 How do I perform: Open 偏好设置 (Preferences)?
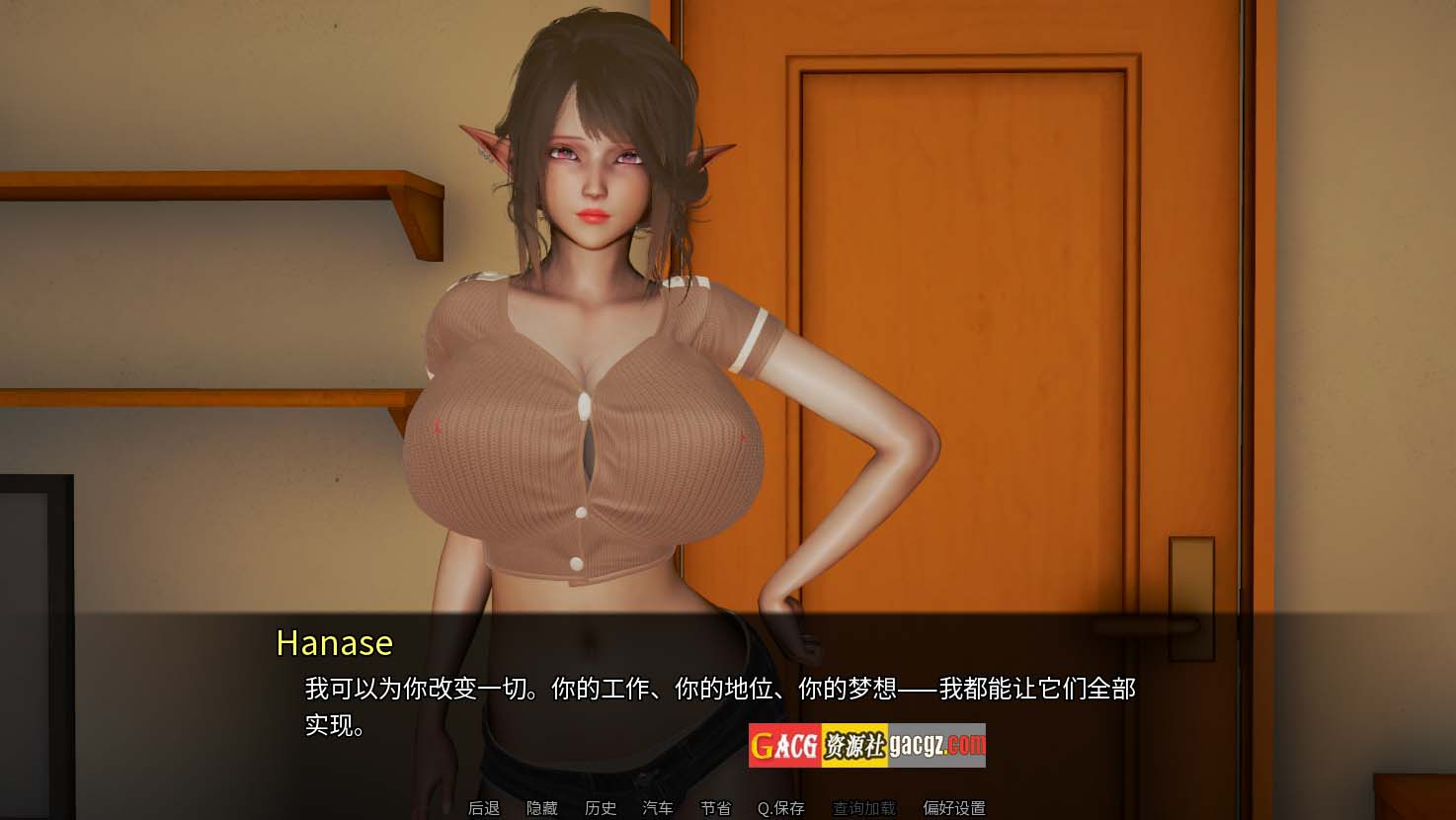[x=953, y=808]
